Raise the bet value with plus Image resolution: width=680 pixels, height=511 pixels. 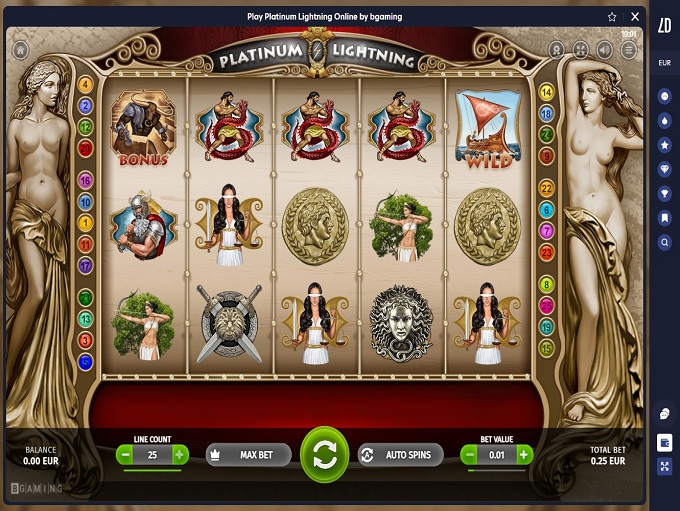click(524, 455)
